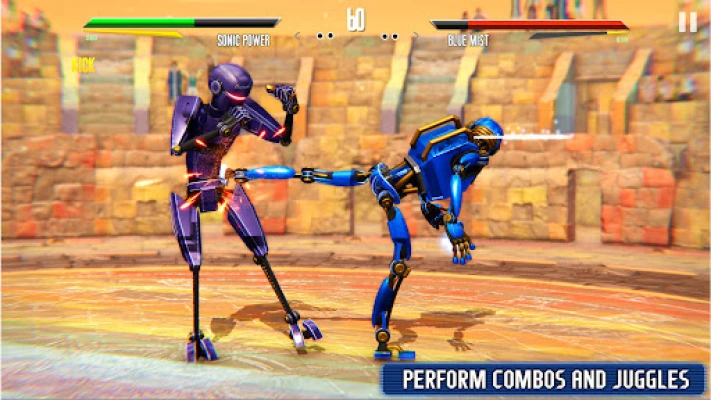Pause the fight with the pause button
Image resolution: width=711 pixels, height=400 pixels.
click(687, 22)
